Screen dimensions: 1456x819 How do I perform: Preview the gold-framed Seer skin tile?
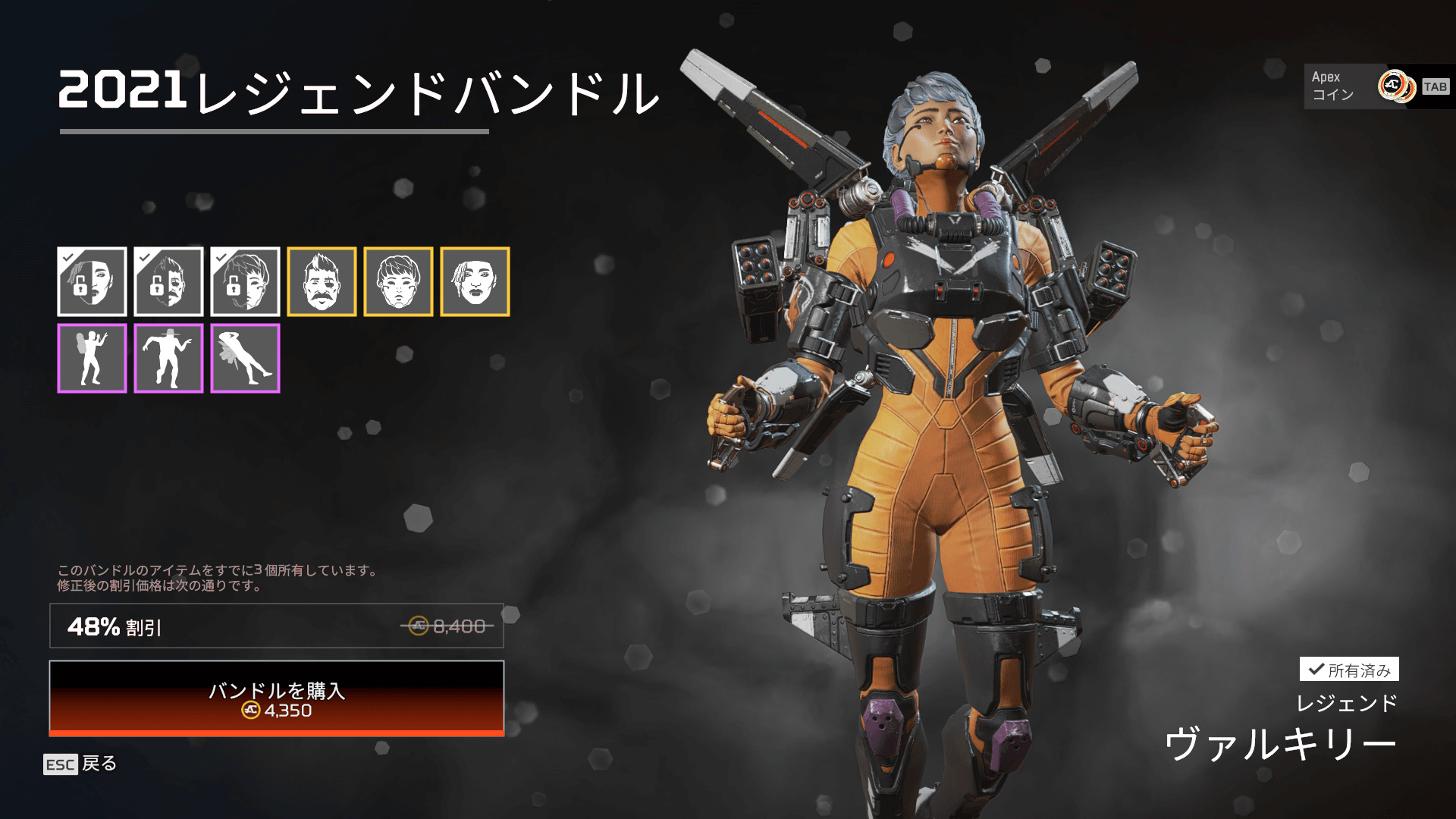475,281
